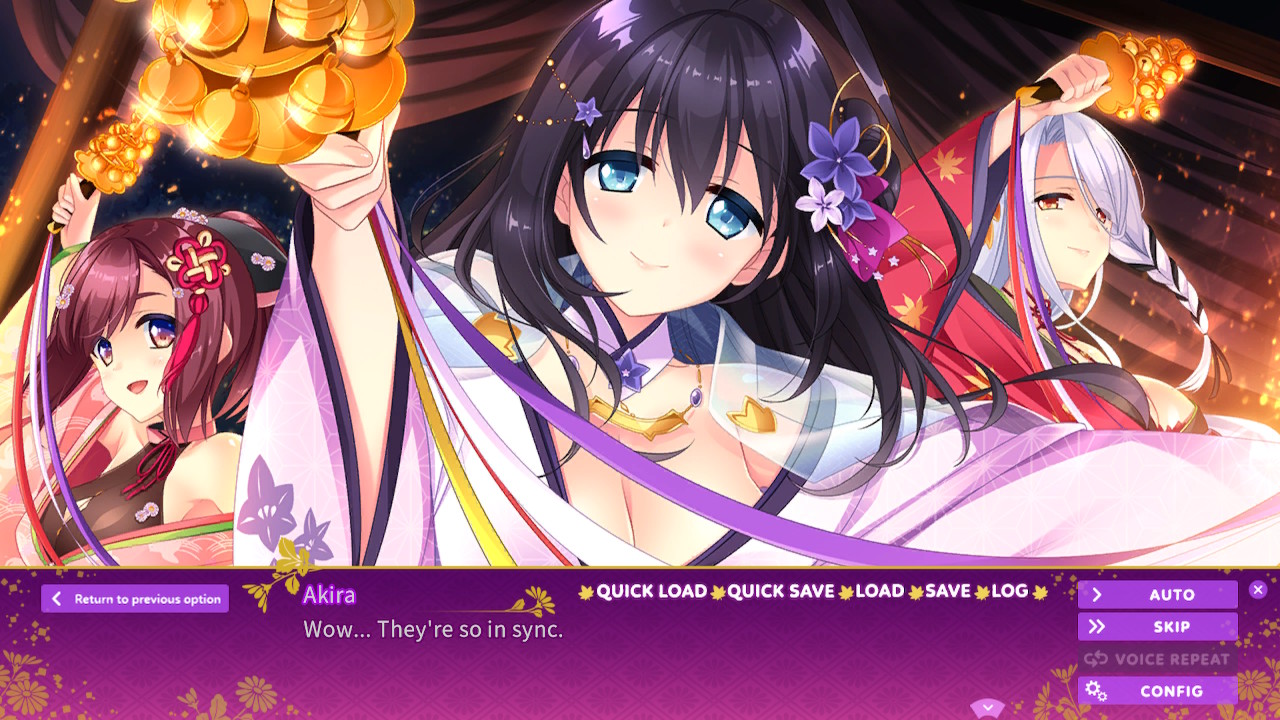This screenshot has width=1280, height=720.
Task: Click the double-chevron icon on SKIP
Action: point(1097,627)
